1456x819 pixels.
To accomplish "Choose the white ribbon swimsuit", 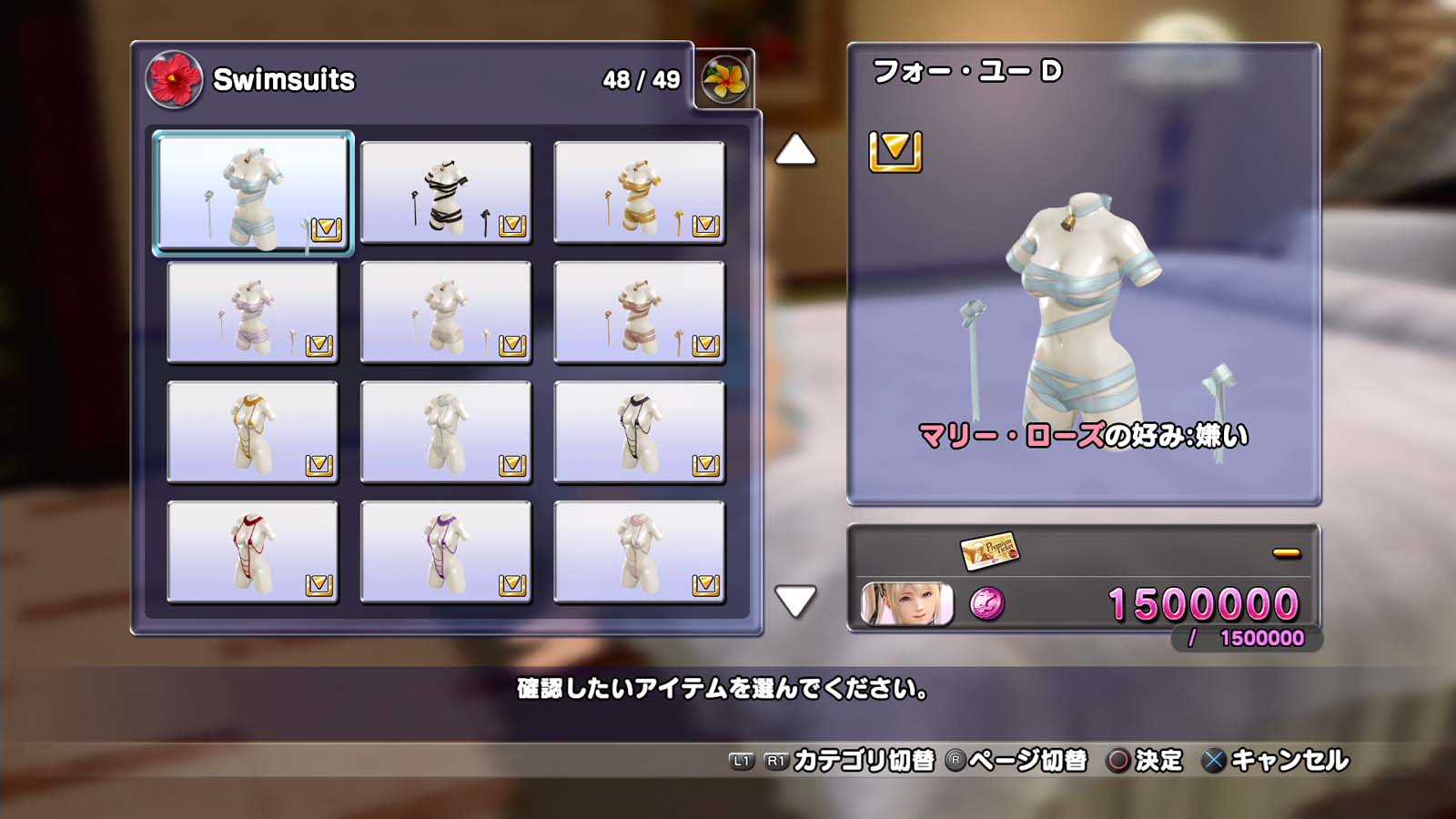I will pyautogui.click(x=446, y=312).
